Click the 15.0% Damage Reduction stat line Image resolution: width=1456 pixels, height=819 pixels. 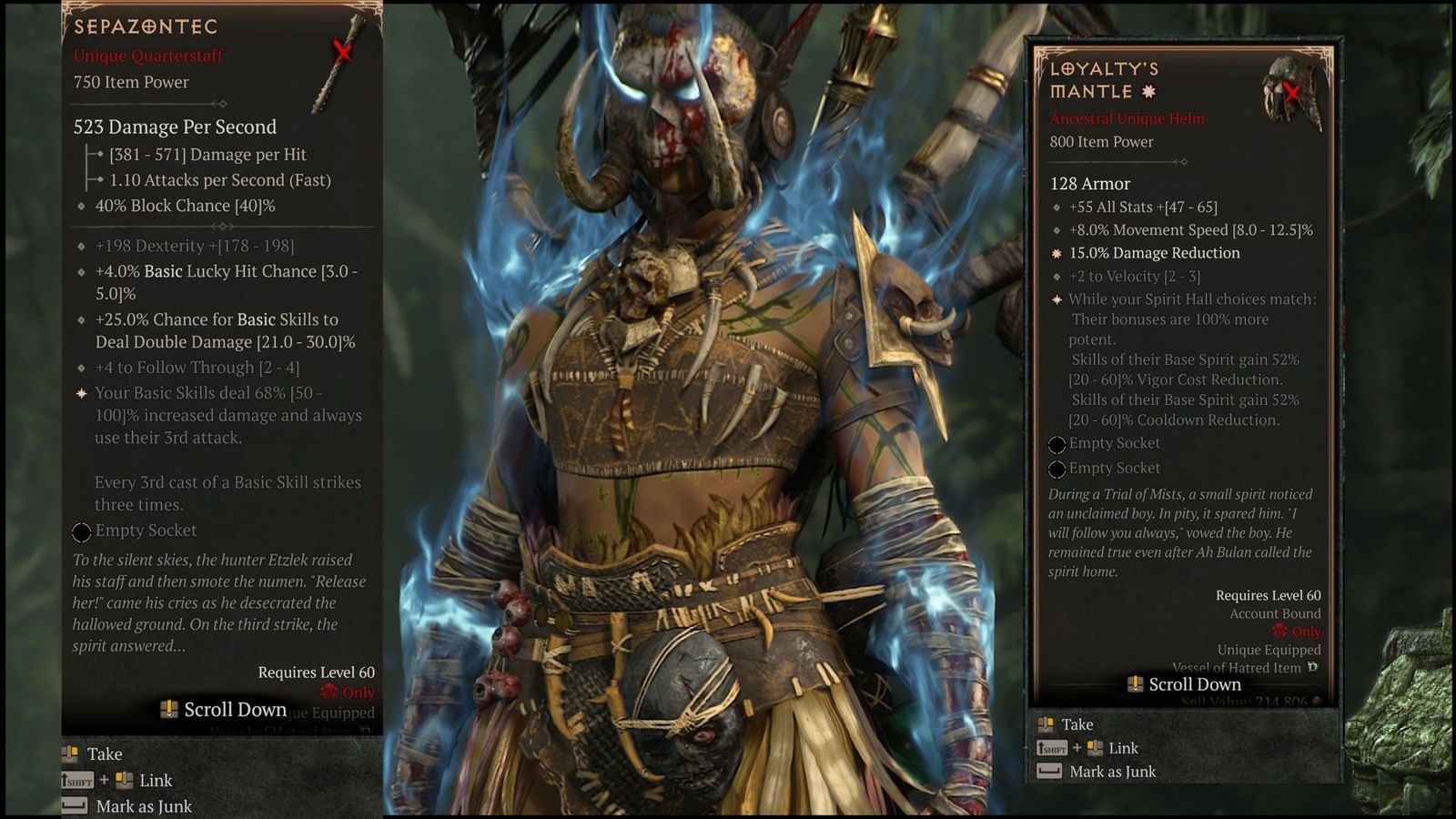(x=1153, y=253)
